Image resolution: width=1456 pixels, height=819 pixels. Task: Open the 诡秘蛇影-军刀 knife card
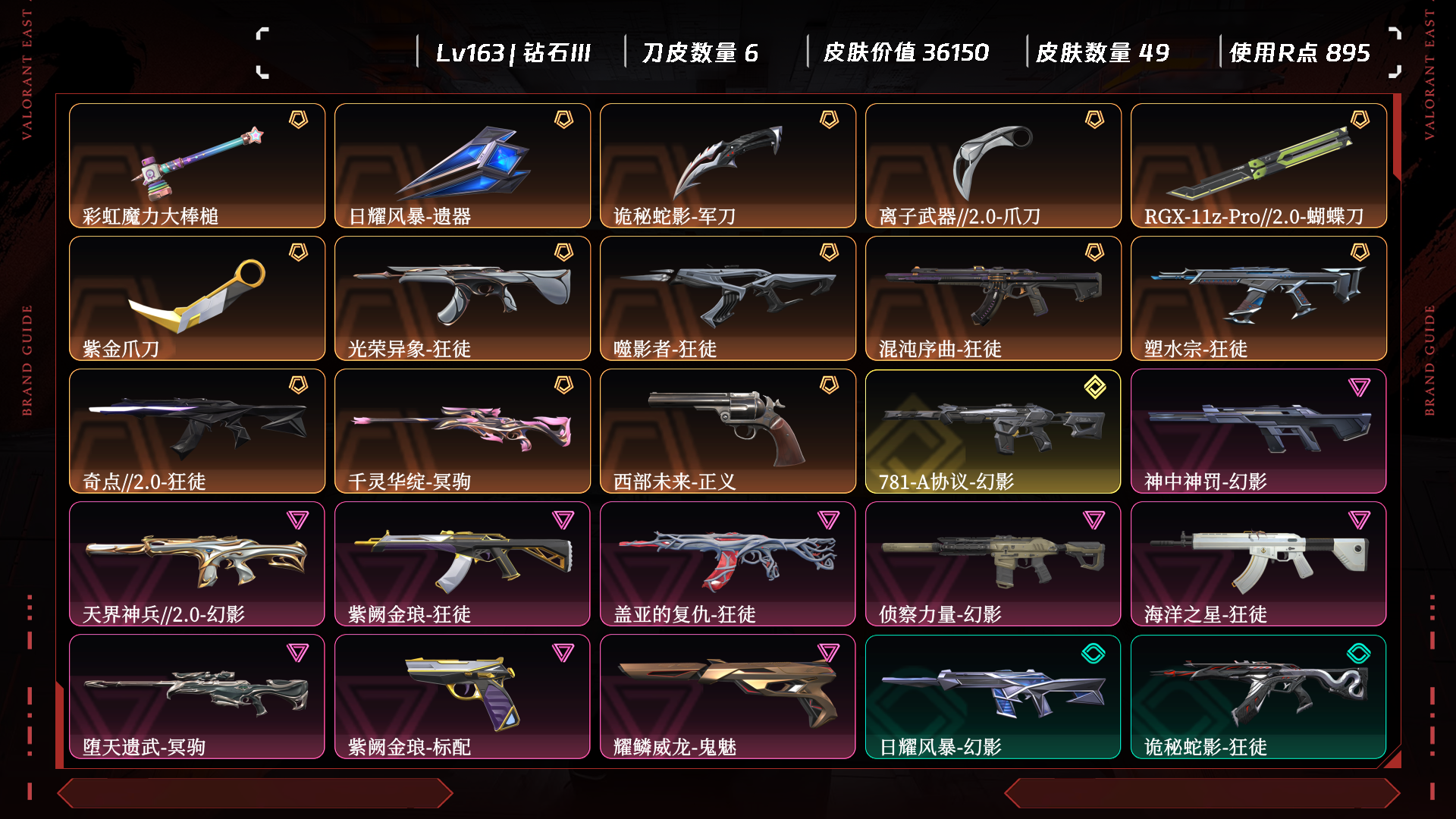tap(728, 166)
